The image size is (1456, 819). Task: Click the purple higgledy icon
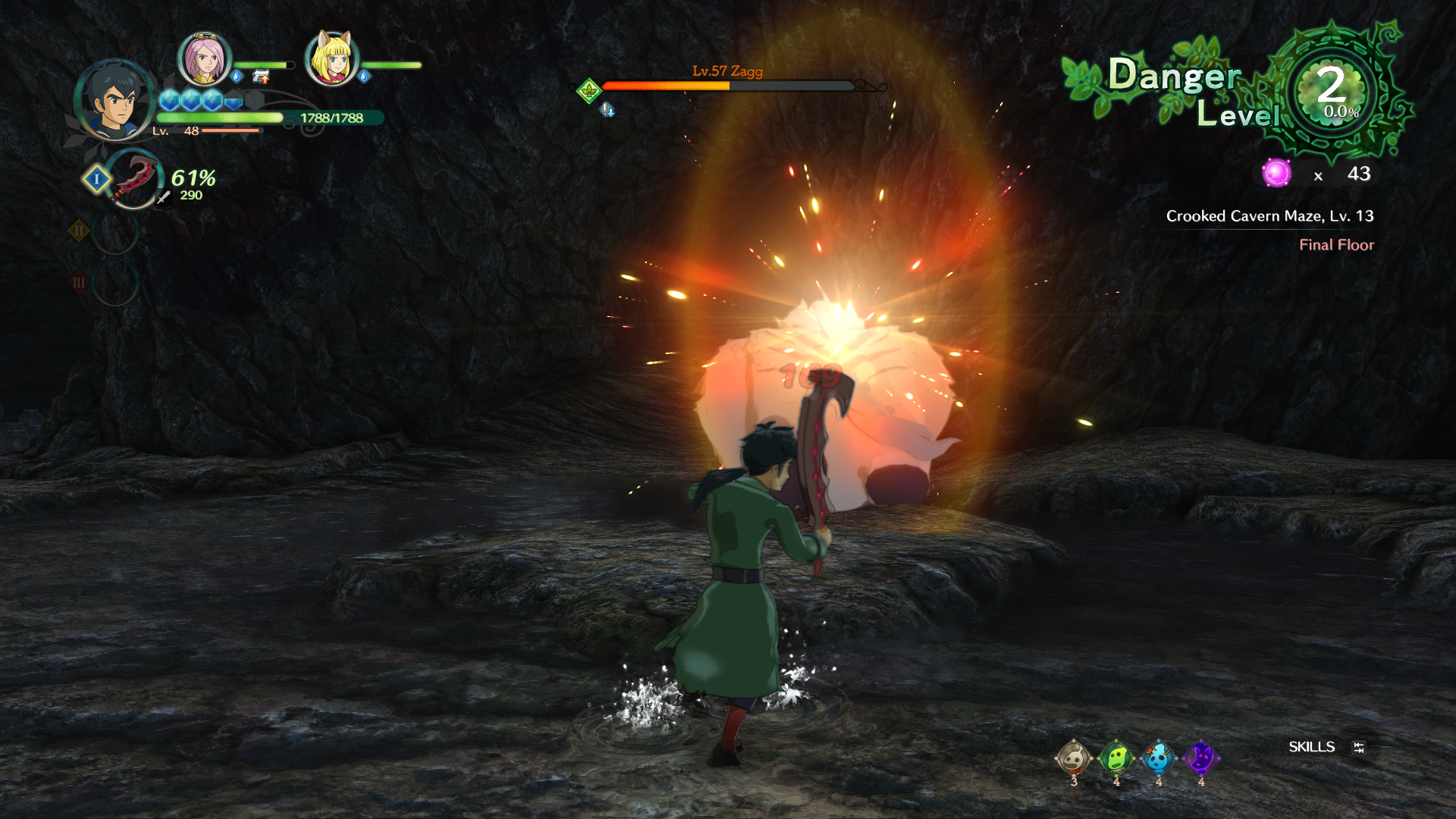pos(1200,758)
